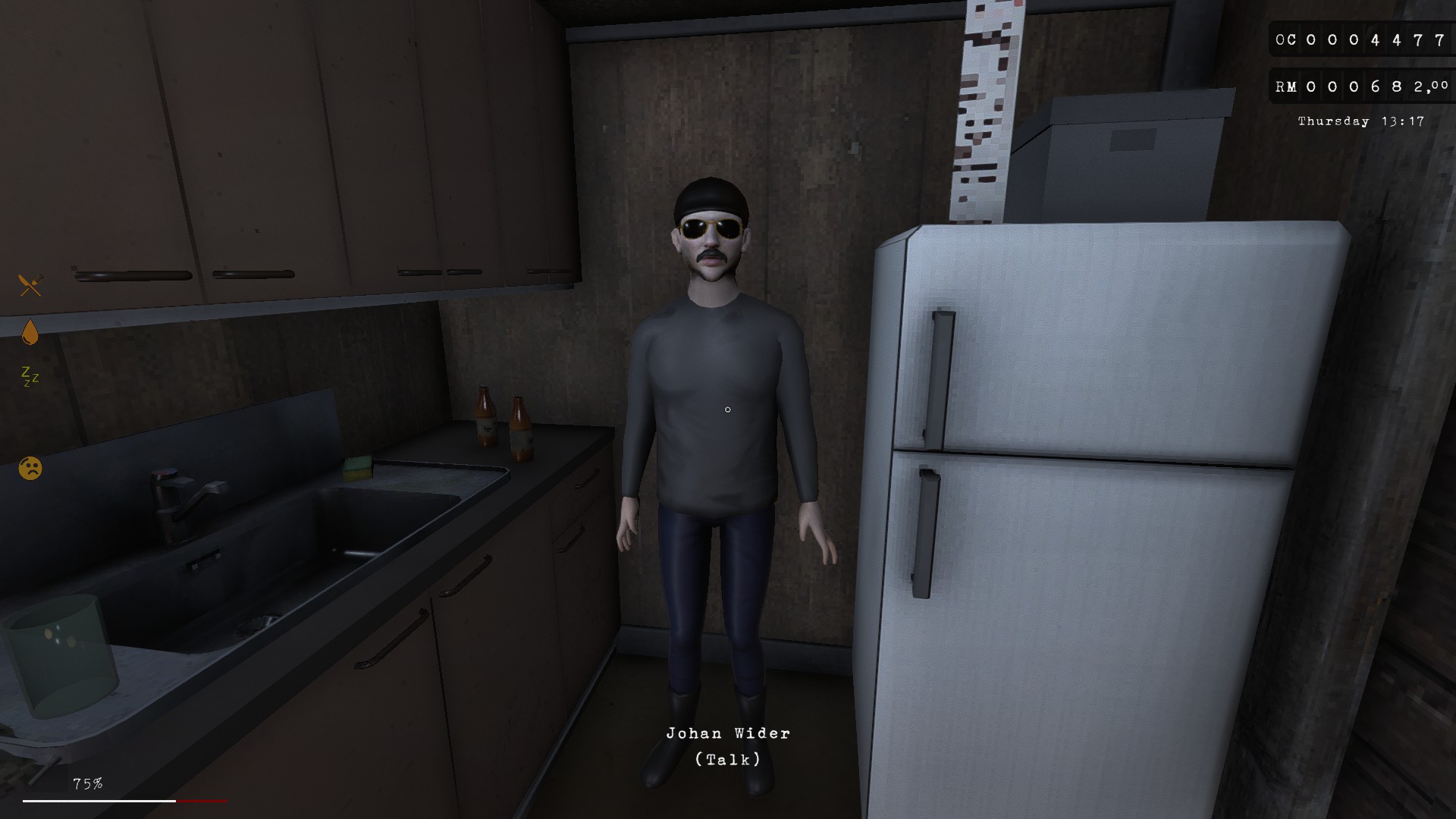Image resolution: width=1456 pixels, height=819 pixels.
Task: Click the Johan Wider name label
Action: tap(727, 733)
